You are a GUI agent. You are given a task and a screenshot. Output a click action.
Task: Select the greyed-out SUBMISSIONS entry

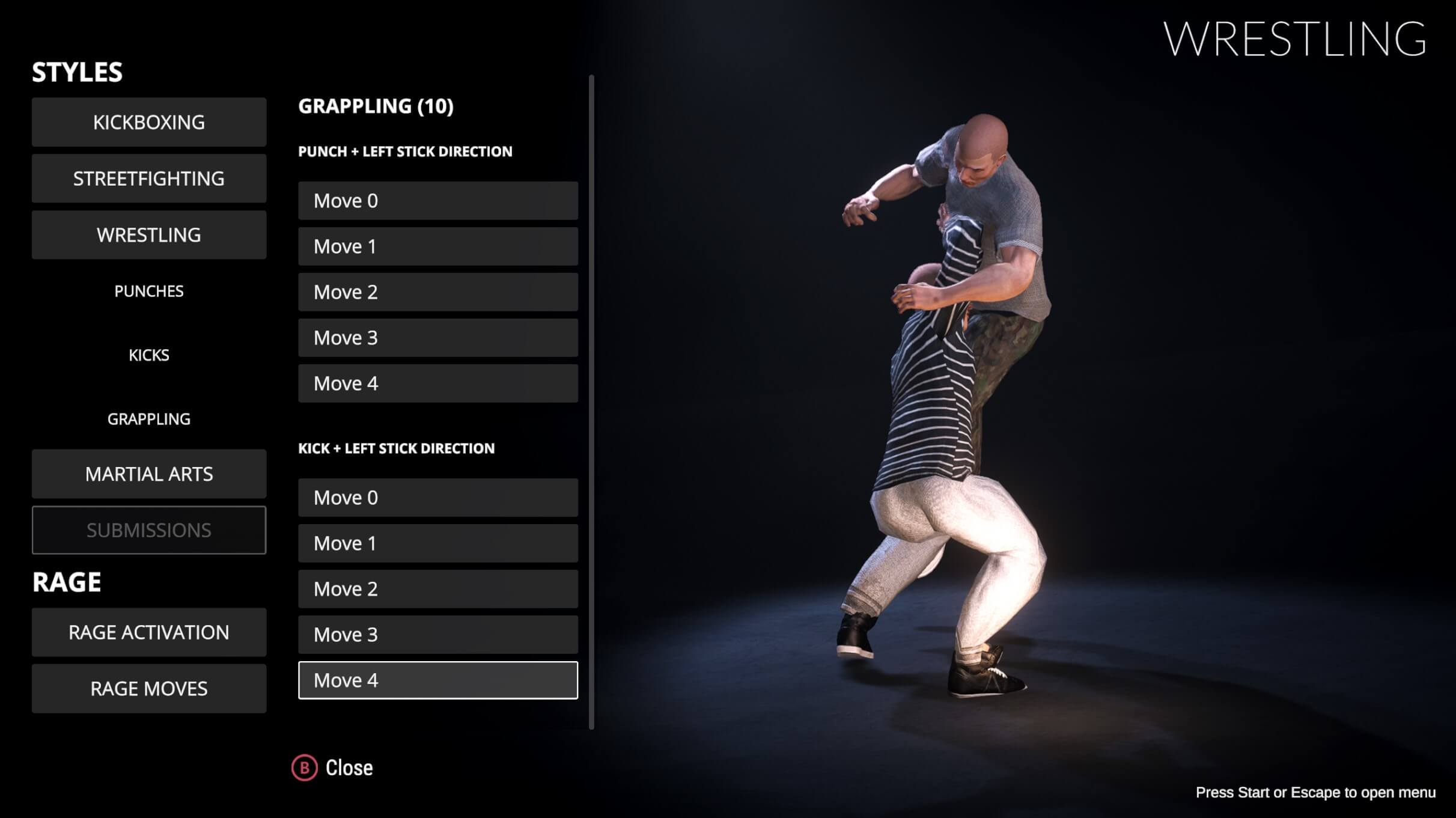coord(148,530)
